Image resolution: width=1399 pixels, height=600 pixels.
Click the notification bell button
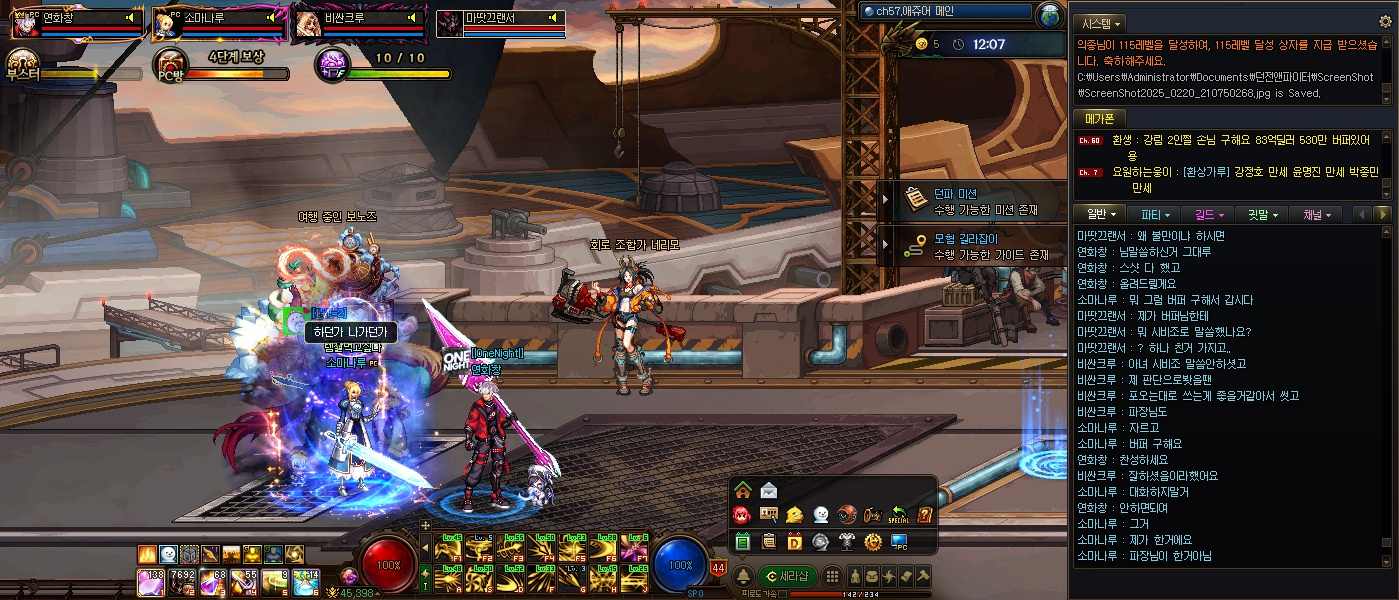[x=743, y=576]
